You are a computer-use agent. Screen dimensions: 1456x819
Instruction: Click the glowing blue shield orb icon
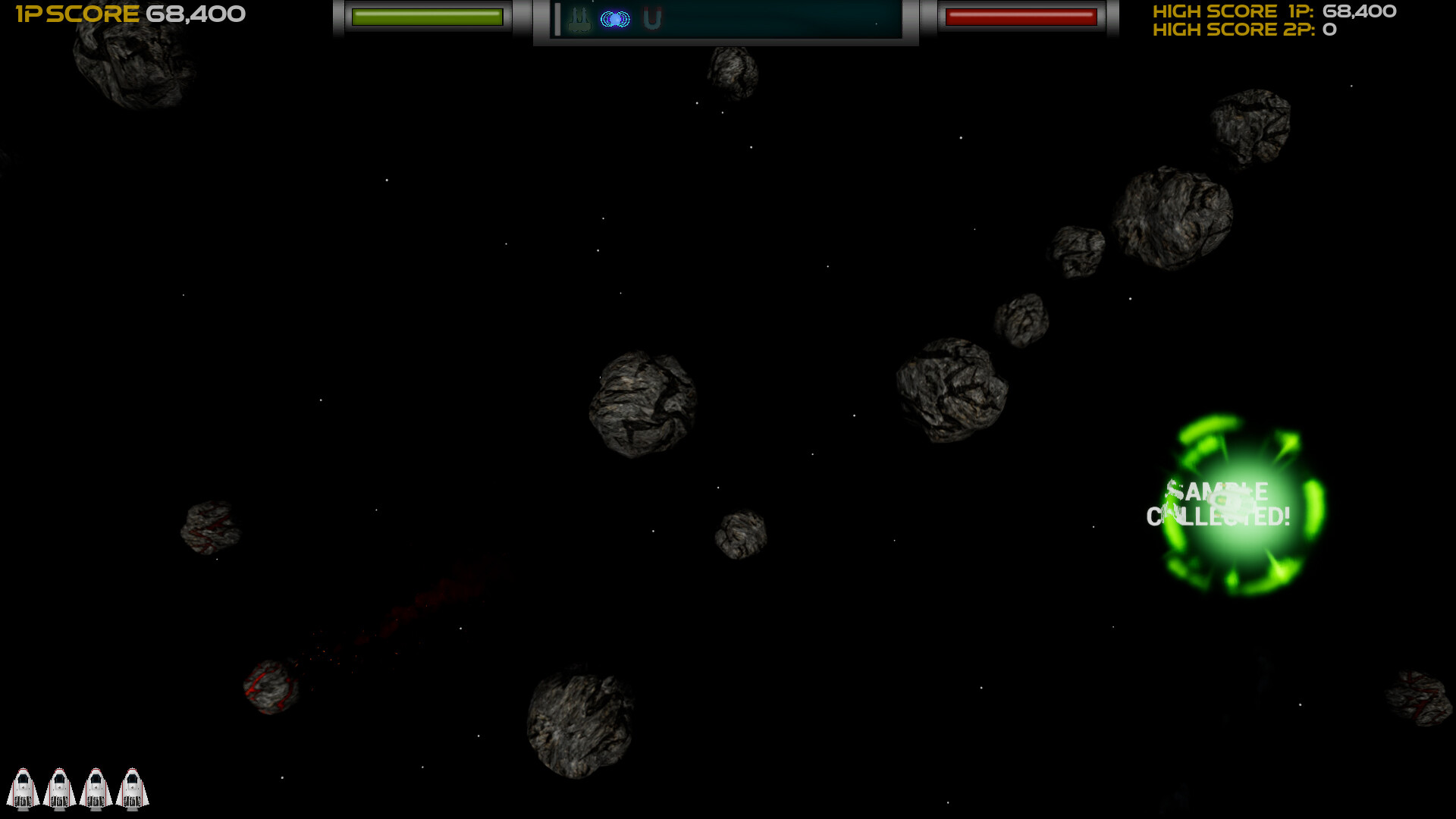coord(616,19)
